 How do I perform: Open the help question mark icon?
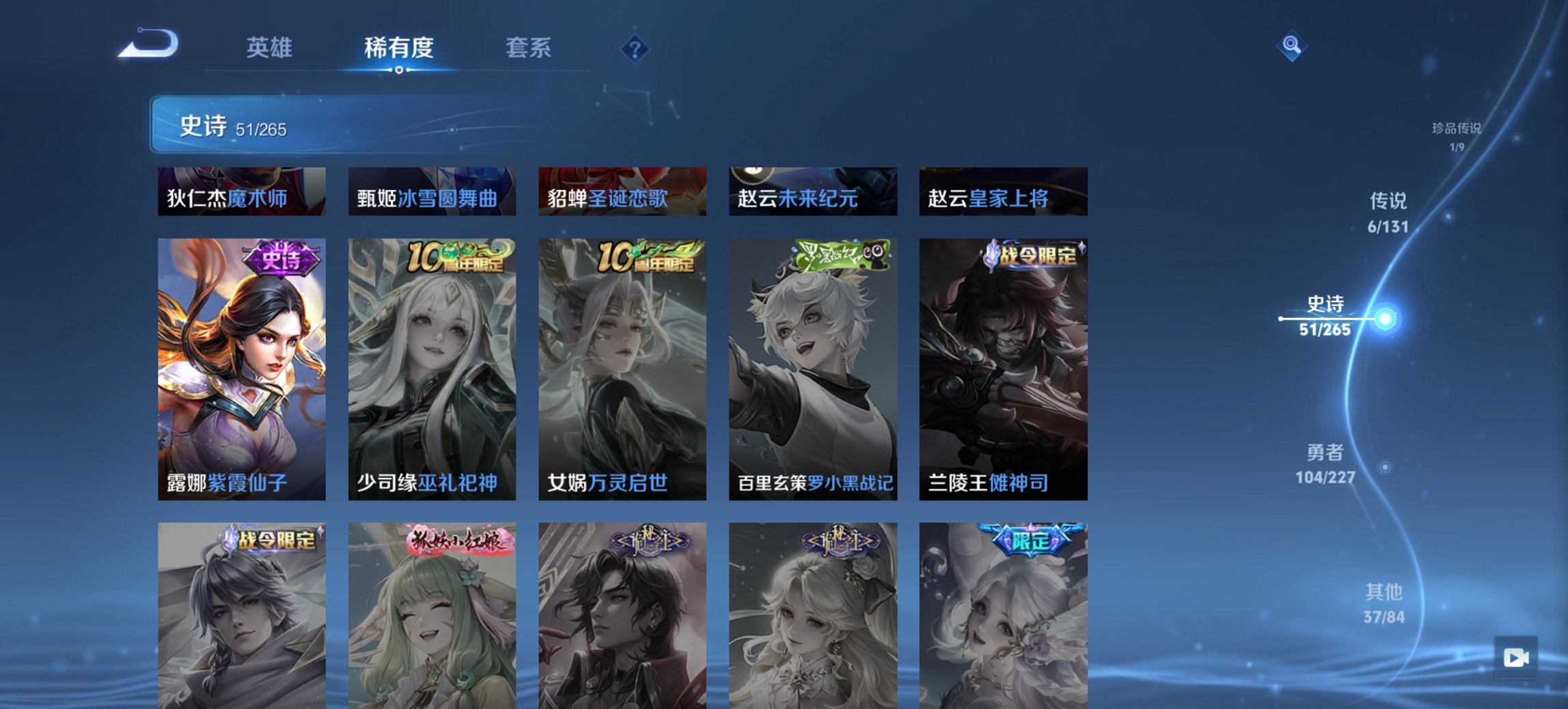click(x=635, y=49)
